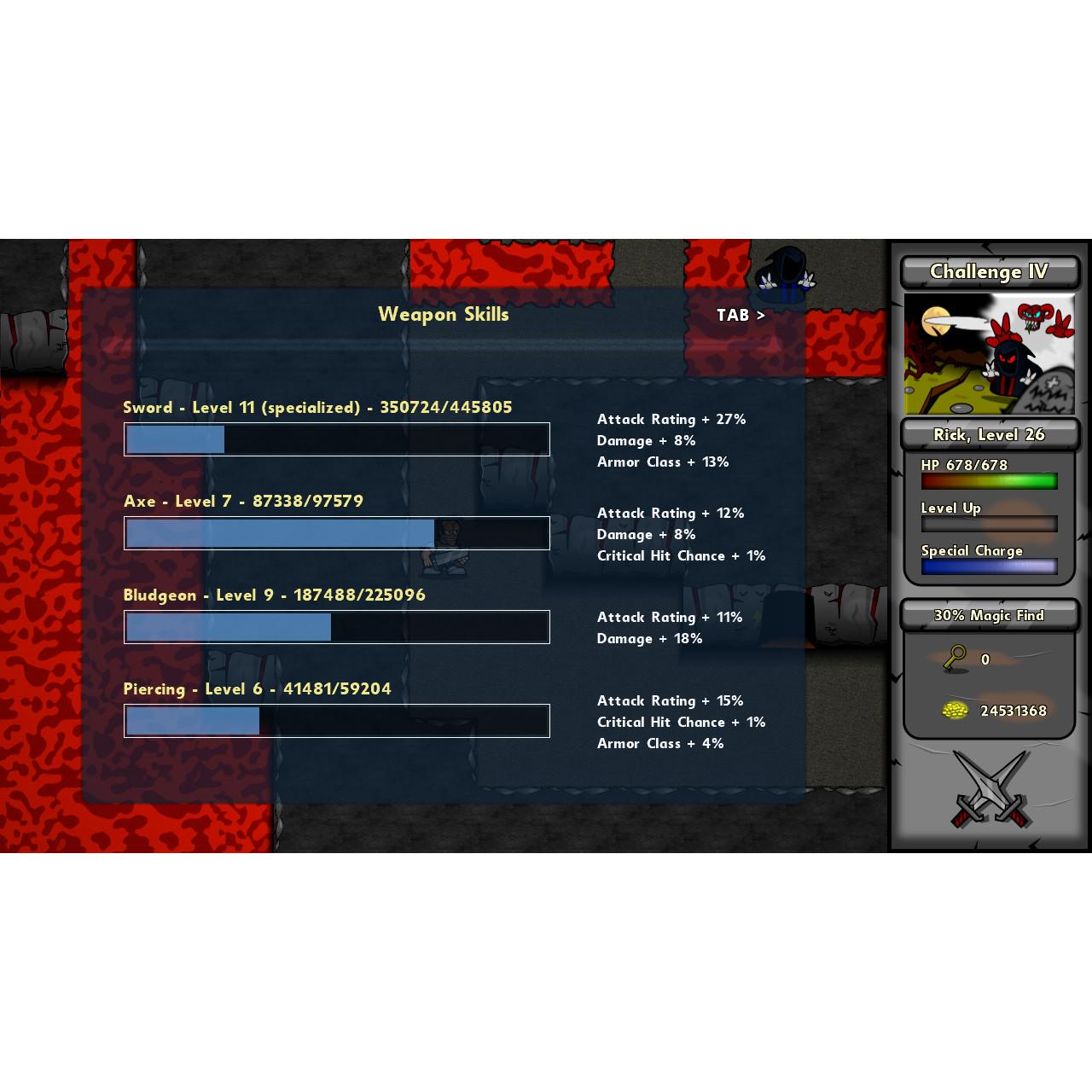Screen dimensions: 1092x1092
Task: Select the Rick, Level 26 nameplate
Action: click(x=989, y=433)
